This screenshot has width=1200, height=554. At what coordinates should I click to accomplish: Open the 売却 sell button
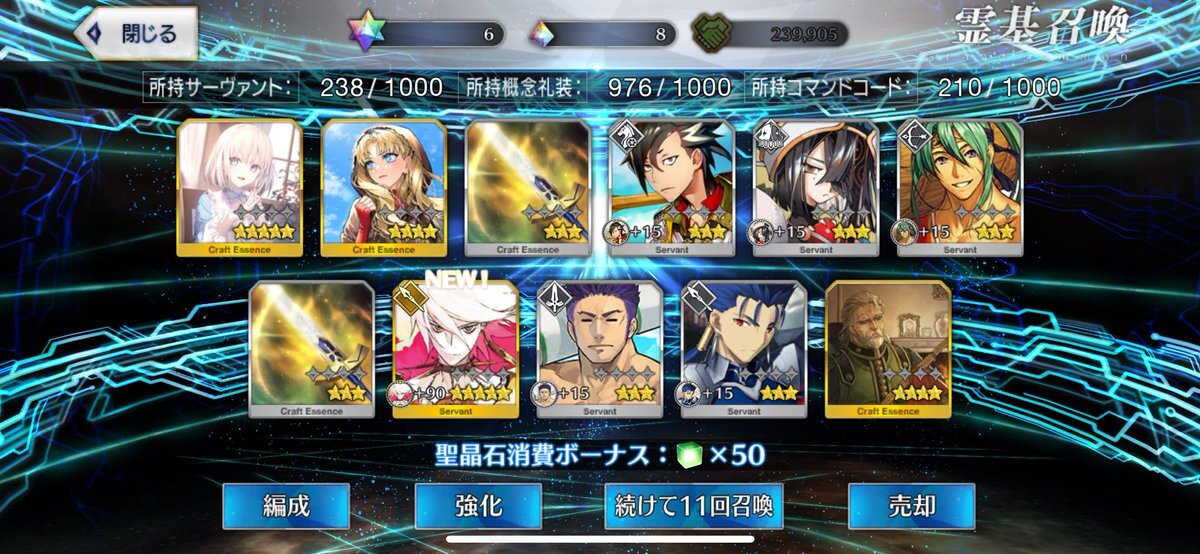[x=911, y=506]
